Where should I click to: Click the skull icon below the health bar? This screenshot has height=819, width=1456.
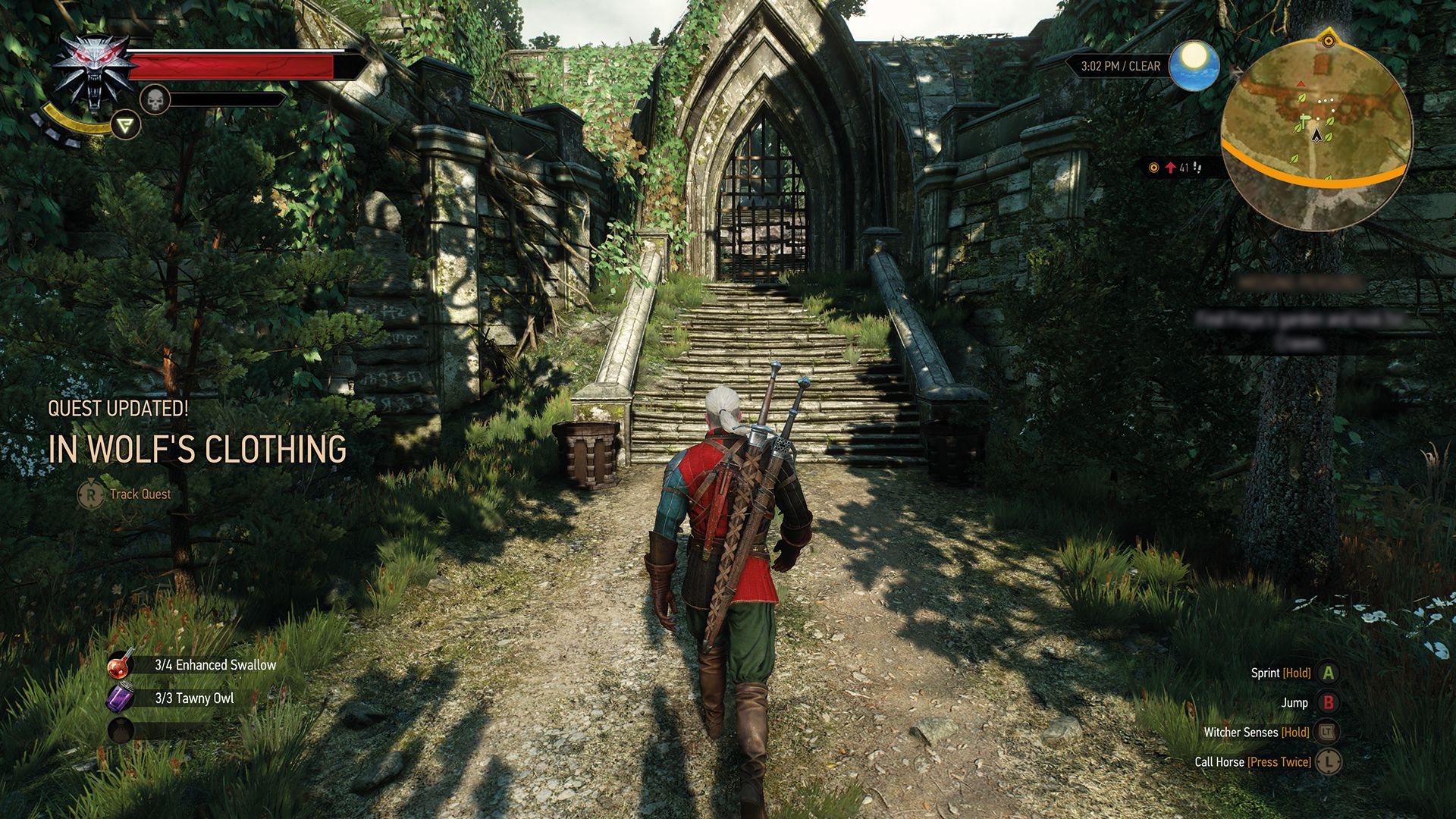point(155,102)
